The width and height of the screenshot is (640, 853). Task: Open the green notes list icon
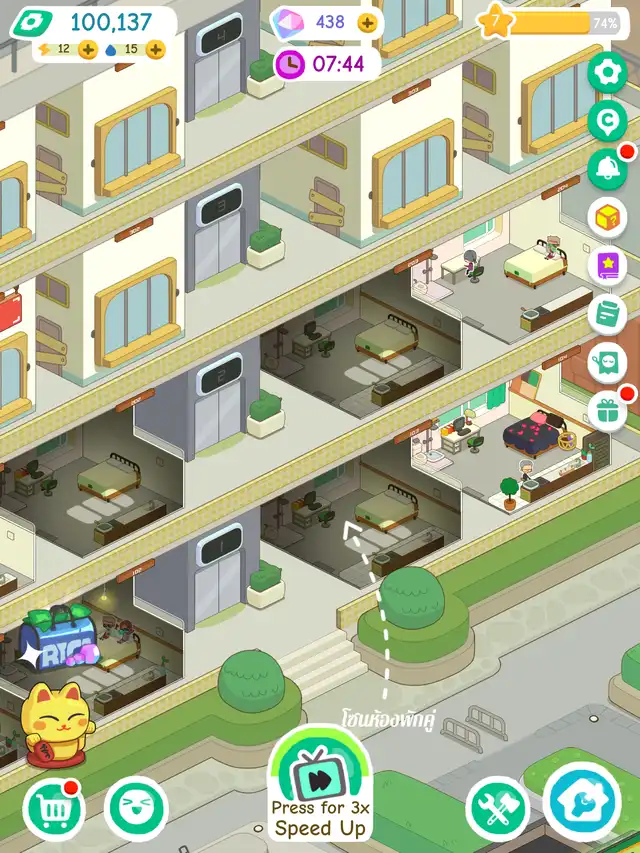(x=607, y=314)
